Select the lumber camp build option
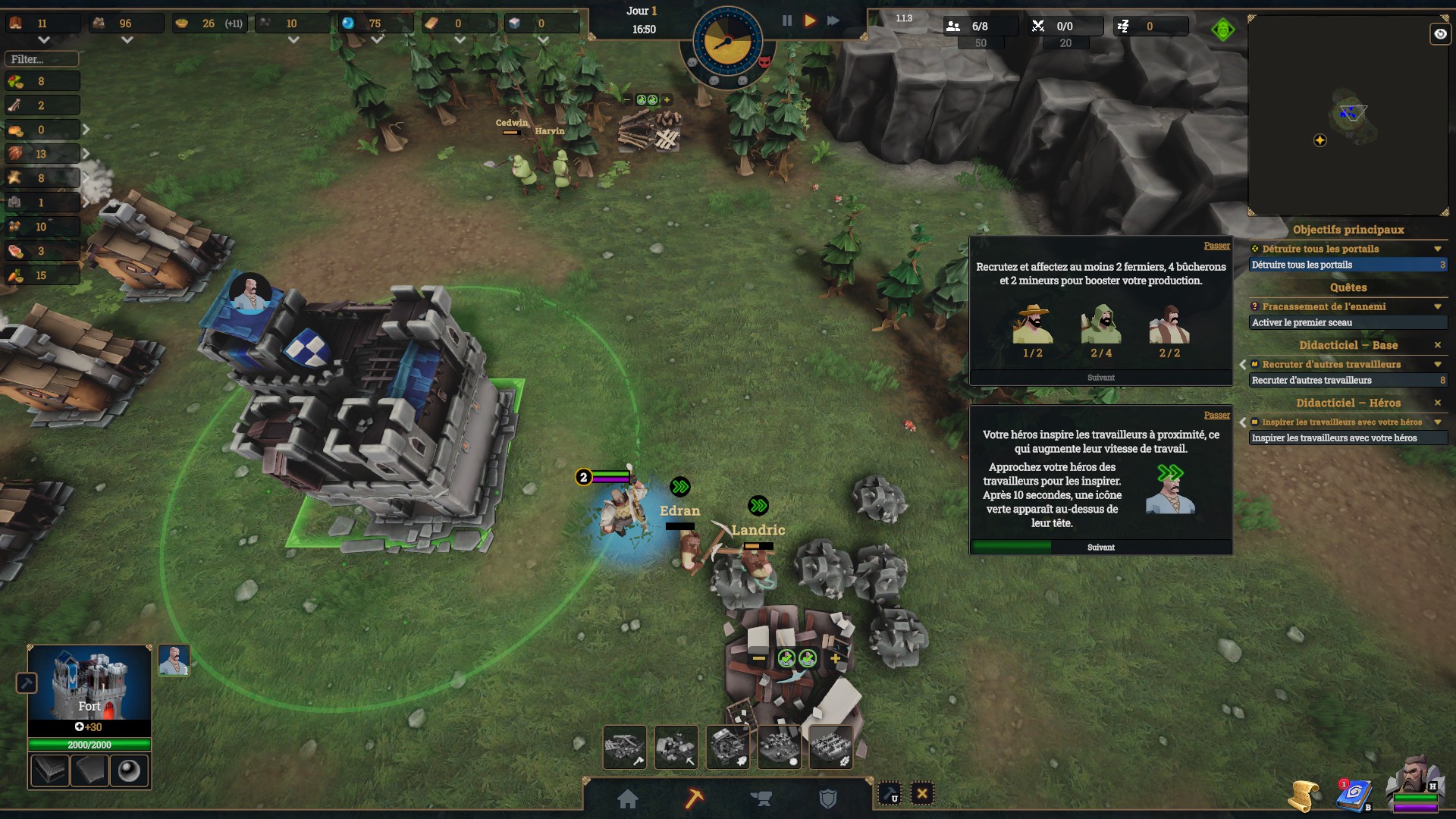This screenshot has width=1456, height=819. (x=625, y=747)
